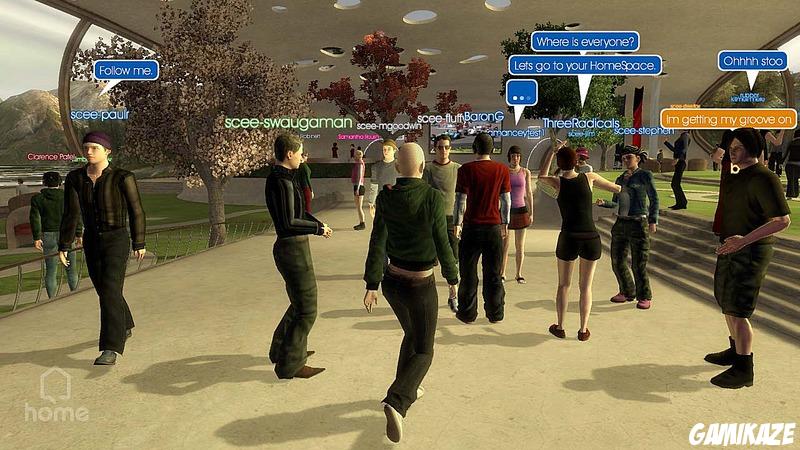Click the Home logo icon
The height and width of the screenshot is (450, 800).
54,394
